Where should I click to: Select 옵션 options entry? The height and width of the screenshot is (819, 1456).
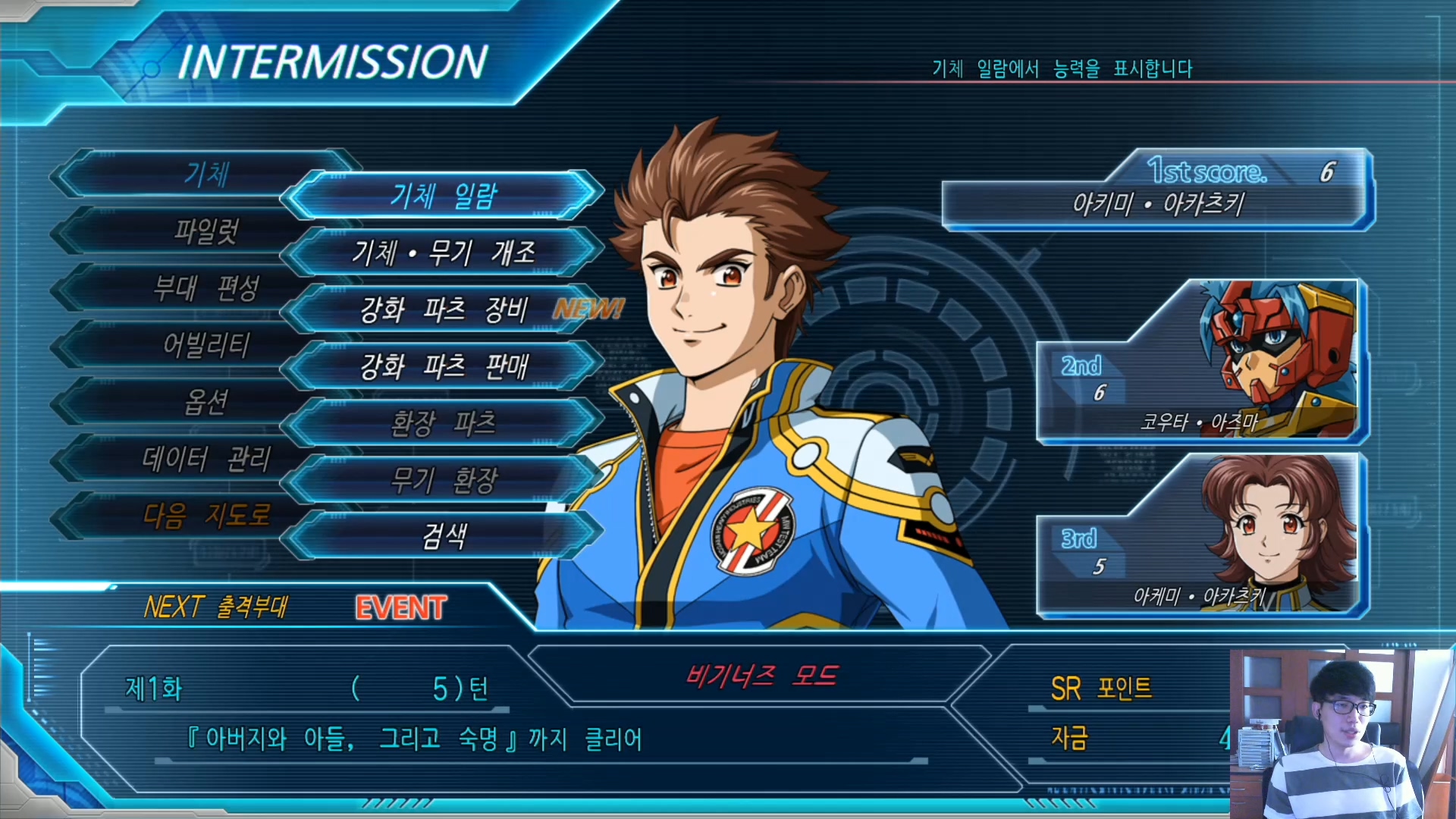click(206, 403)
